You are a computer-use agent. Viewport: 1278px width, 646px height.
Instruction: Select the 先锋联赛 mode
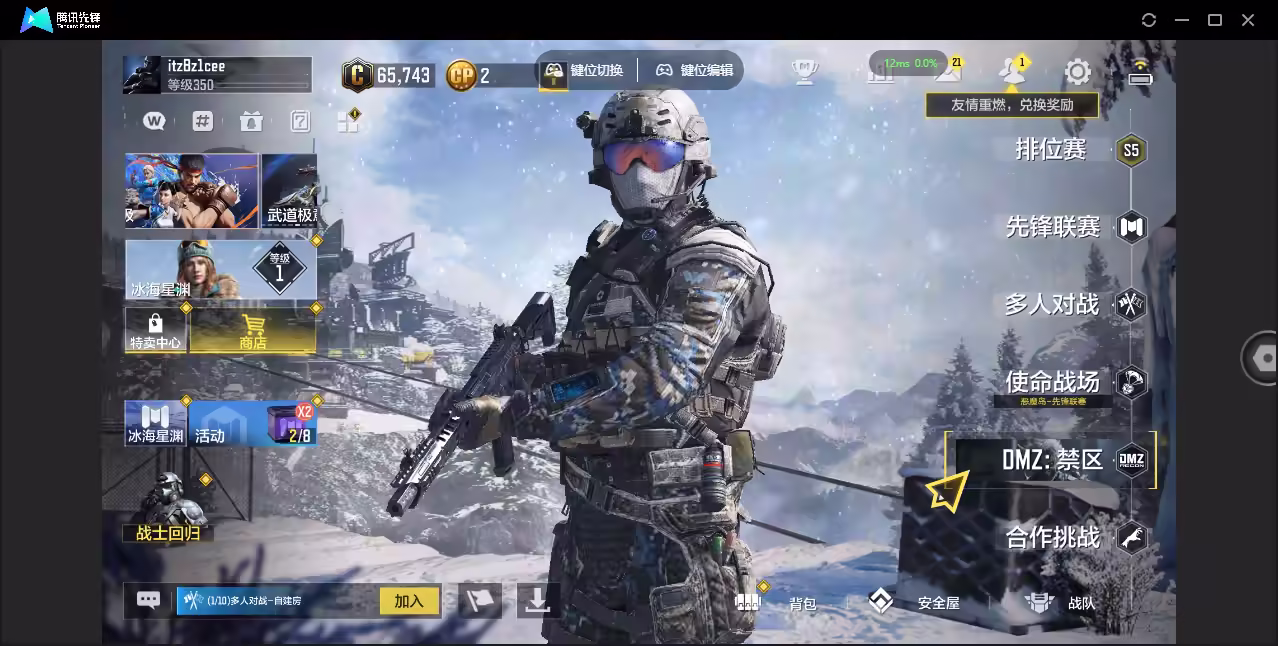[1053, 227]
